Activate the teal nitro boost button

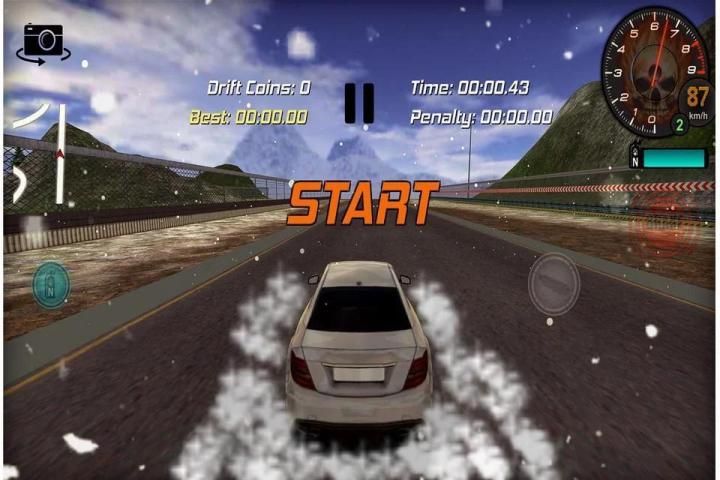50,284
